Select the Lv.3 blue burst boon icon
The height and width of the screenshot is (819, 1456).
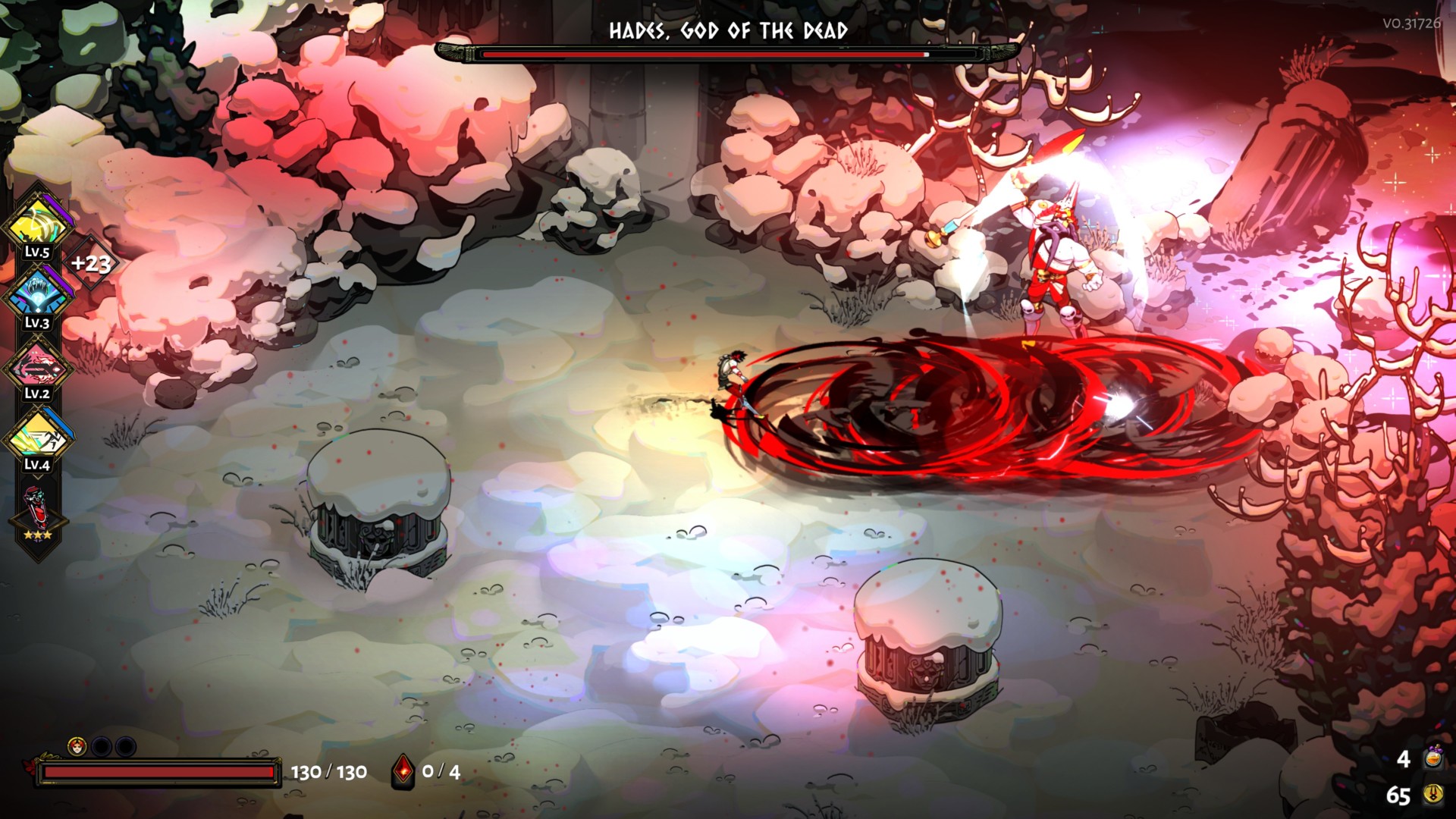point(36,294)
